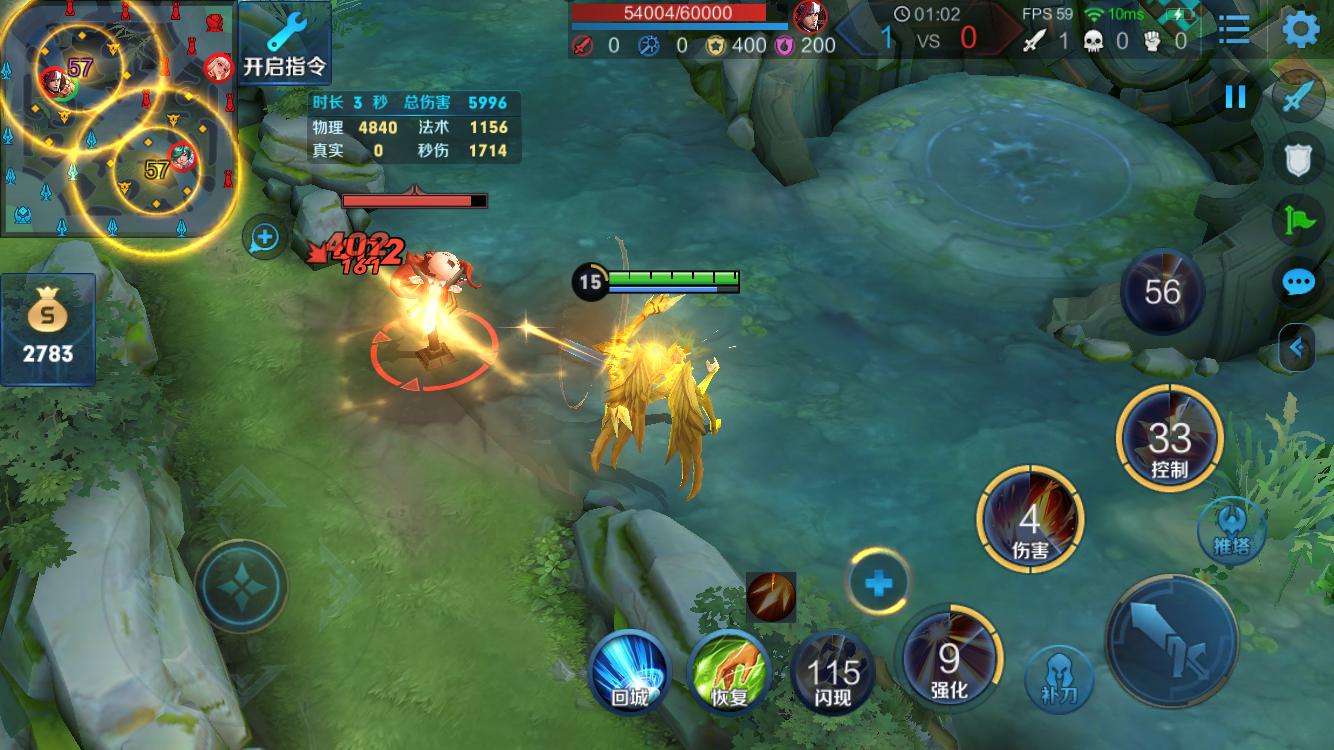The image size is (1334, 750).
Task: Hit the basic sword attack button
Action: (1171, 640)
